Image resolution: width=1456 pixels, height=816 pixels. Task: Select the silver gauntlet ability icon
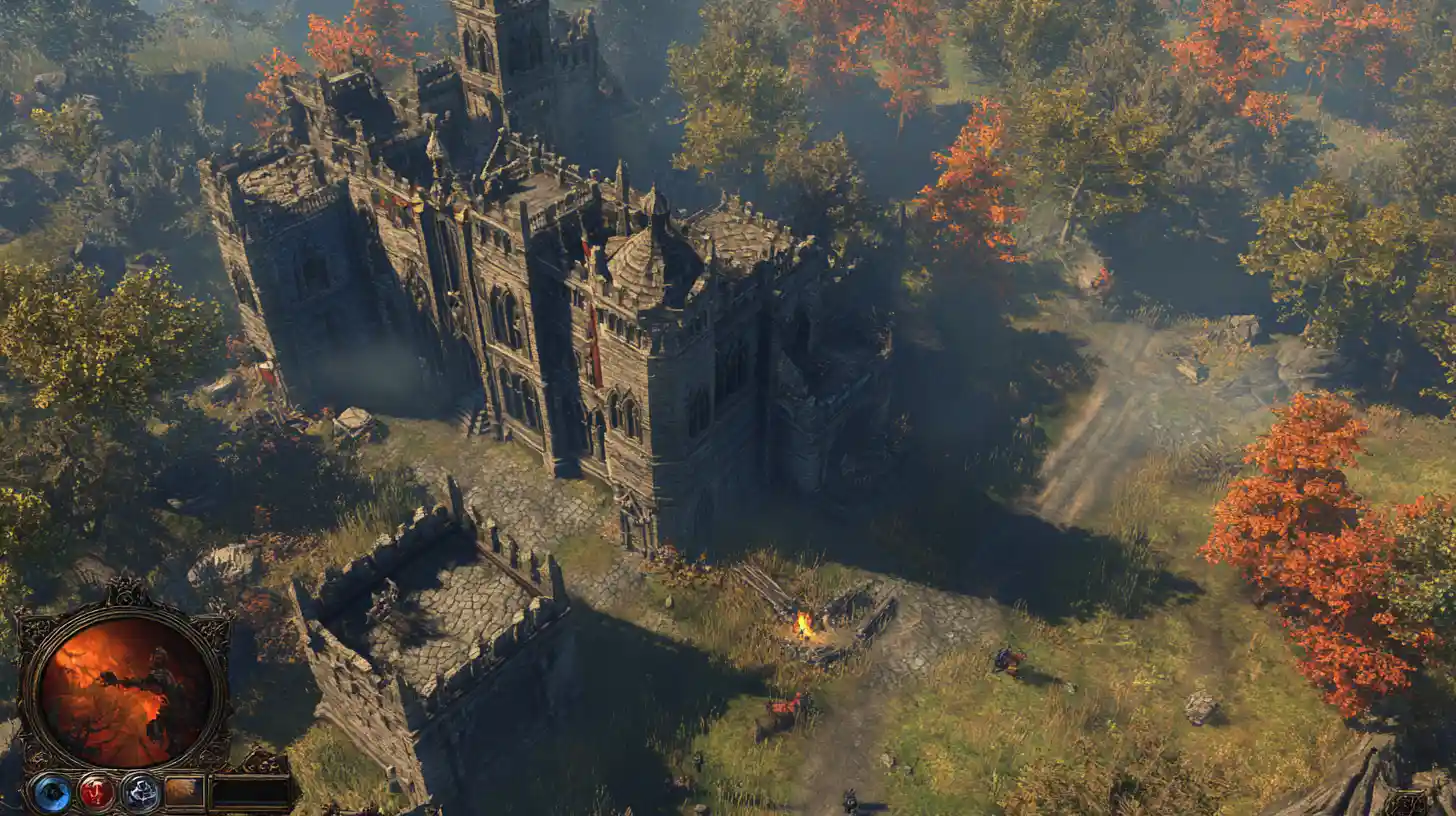[x=140, y=793]
